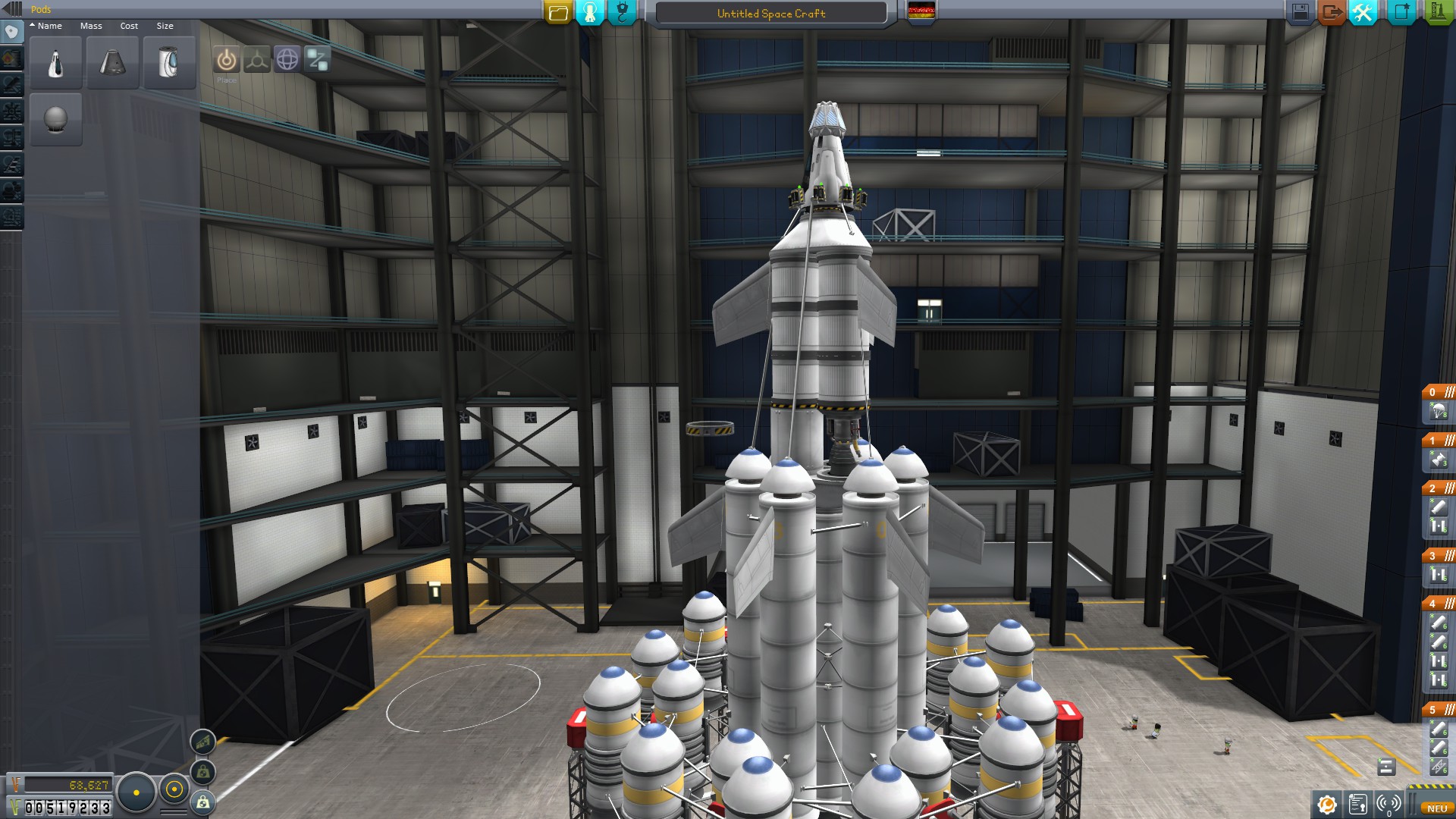Pick the spherical probe pod part

(56, 120)
